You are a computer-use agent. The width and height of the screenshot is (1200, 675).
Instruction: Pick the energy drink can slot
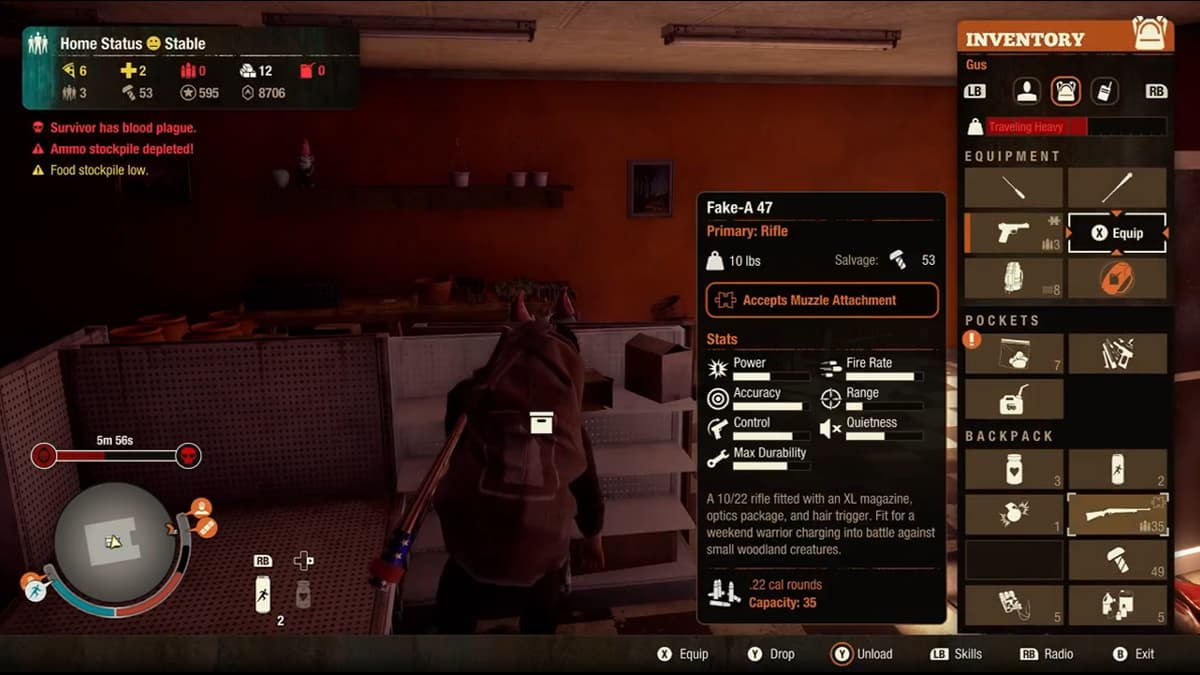coord(1117,469)
